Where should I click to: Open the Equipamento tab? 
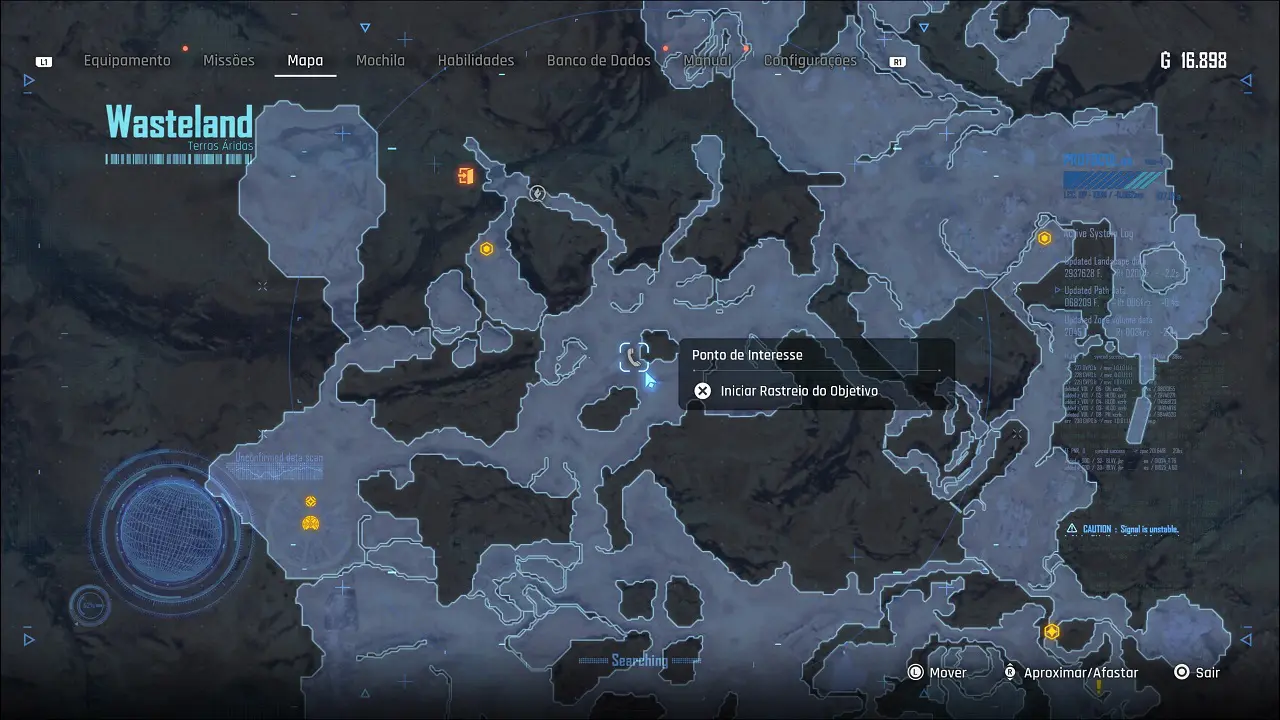127,60
